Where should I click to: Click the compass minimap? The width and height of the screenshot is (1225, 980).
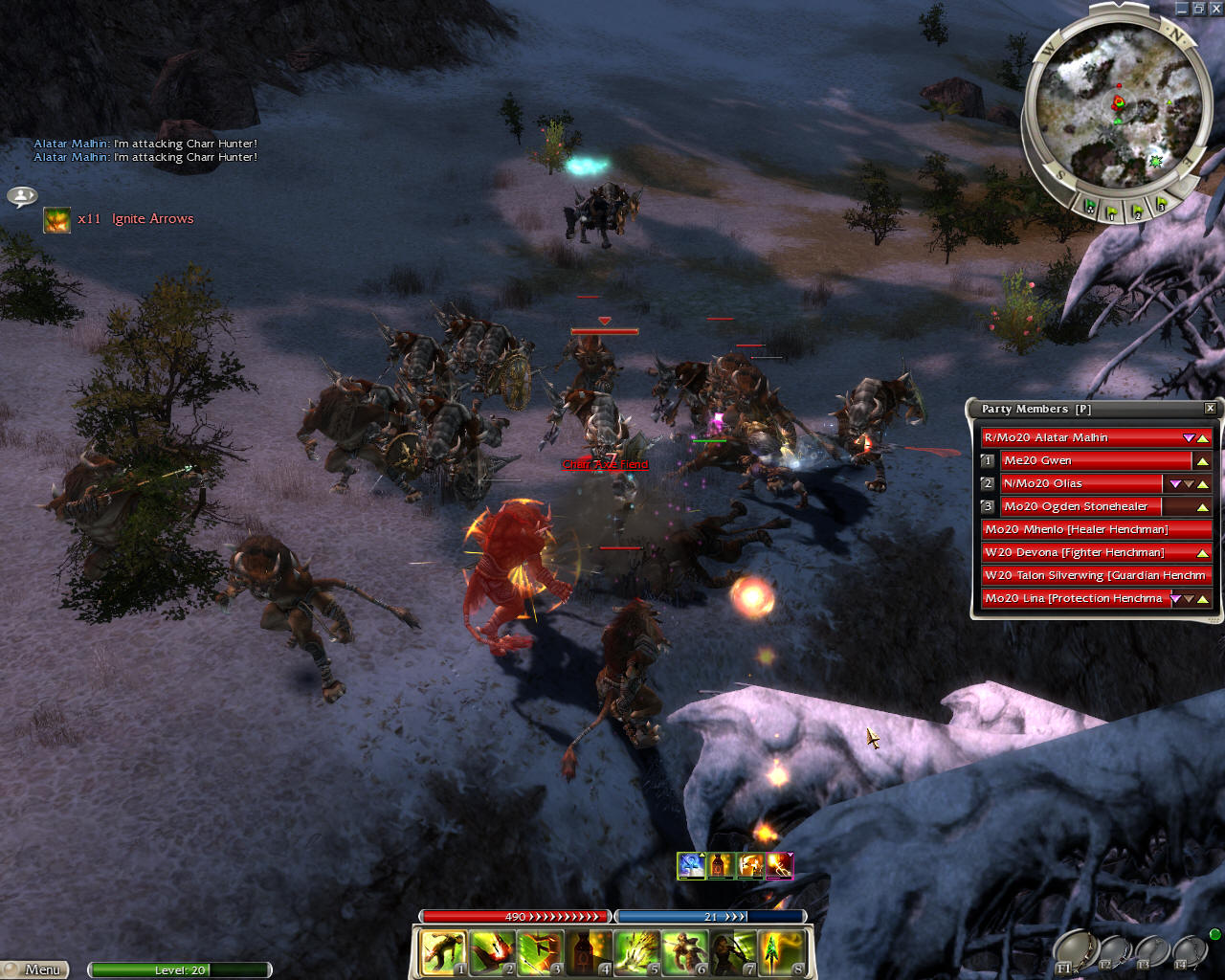[x=1118, y=103]
